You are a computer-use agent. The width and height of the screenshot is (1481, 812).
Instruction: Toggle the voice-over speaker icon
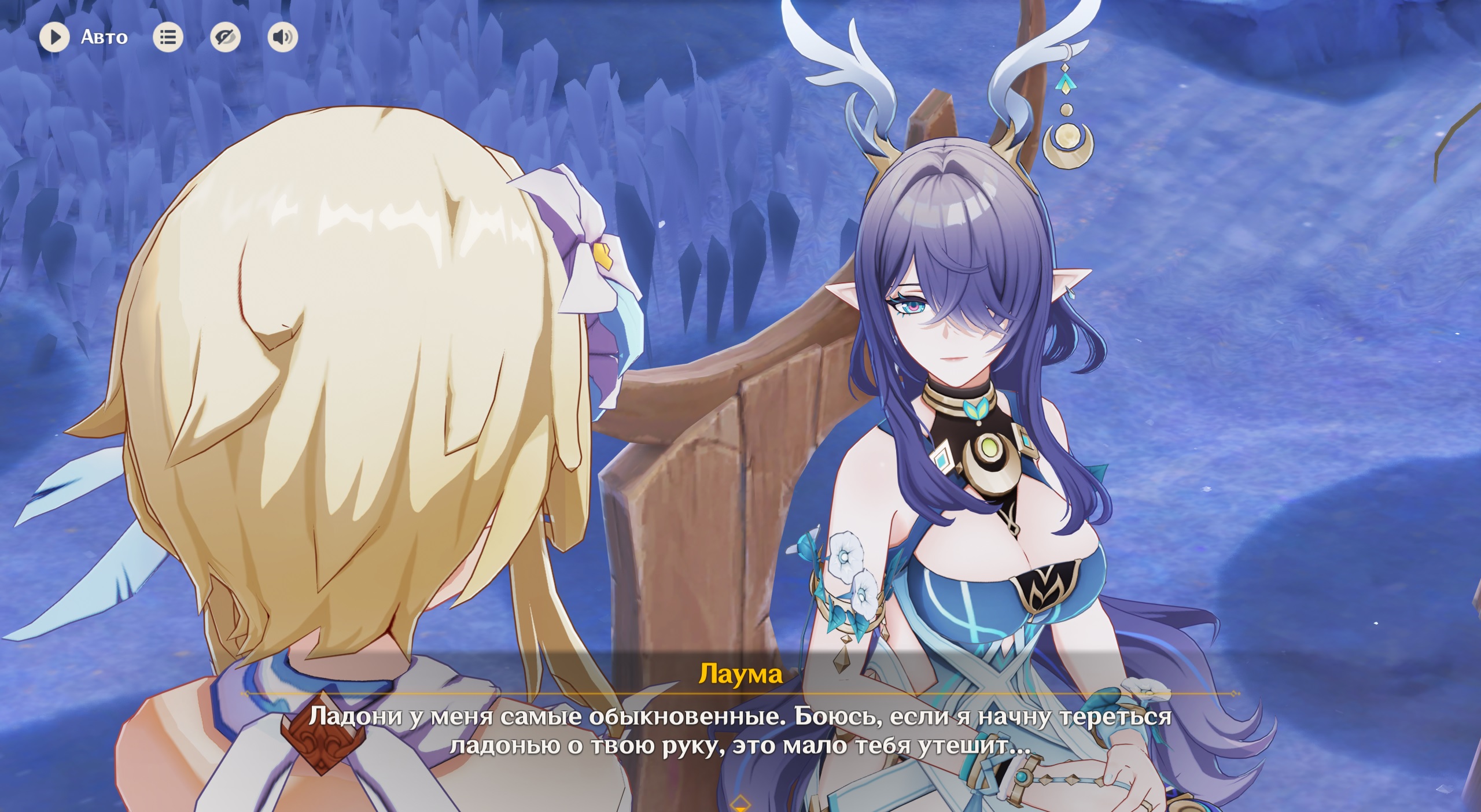tap(283, 38)
